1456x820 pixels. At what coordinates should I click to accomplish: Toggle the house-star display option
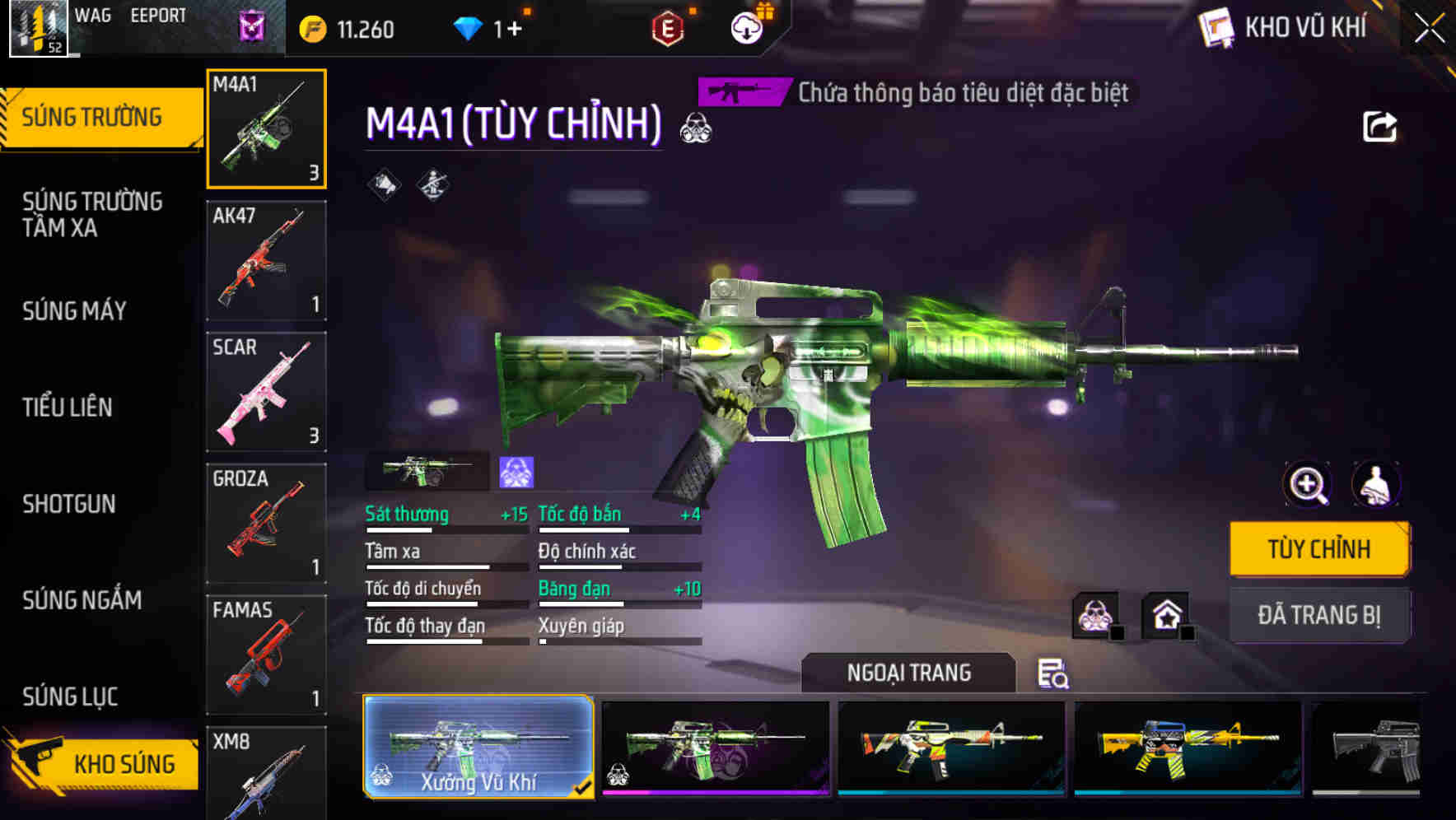[1166, 613]
